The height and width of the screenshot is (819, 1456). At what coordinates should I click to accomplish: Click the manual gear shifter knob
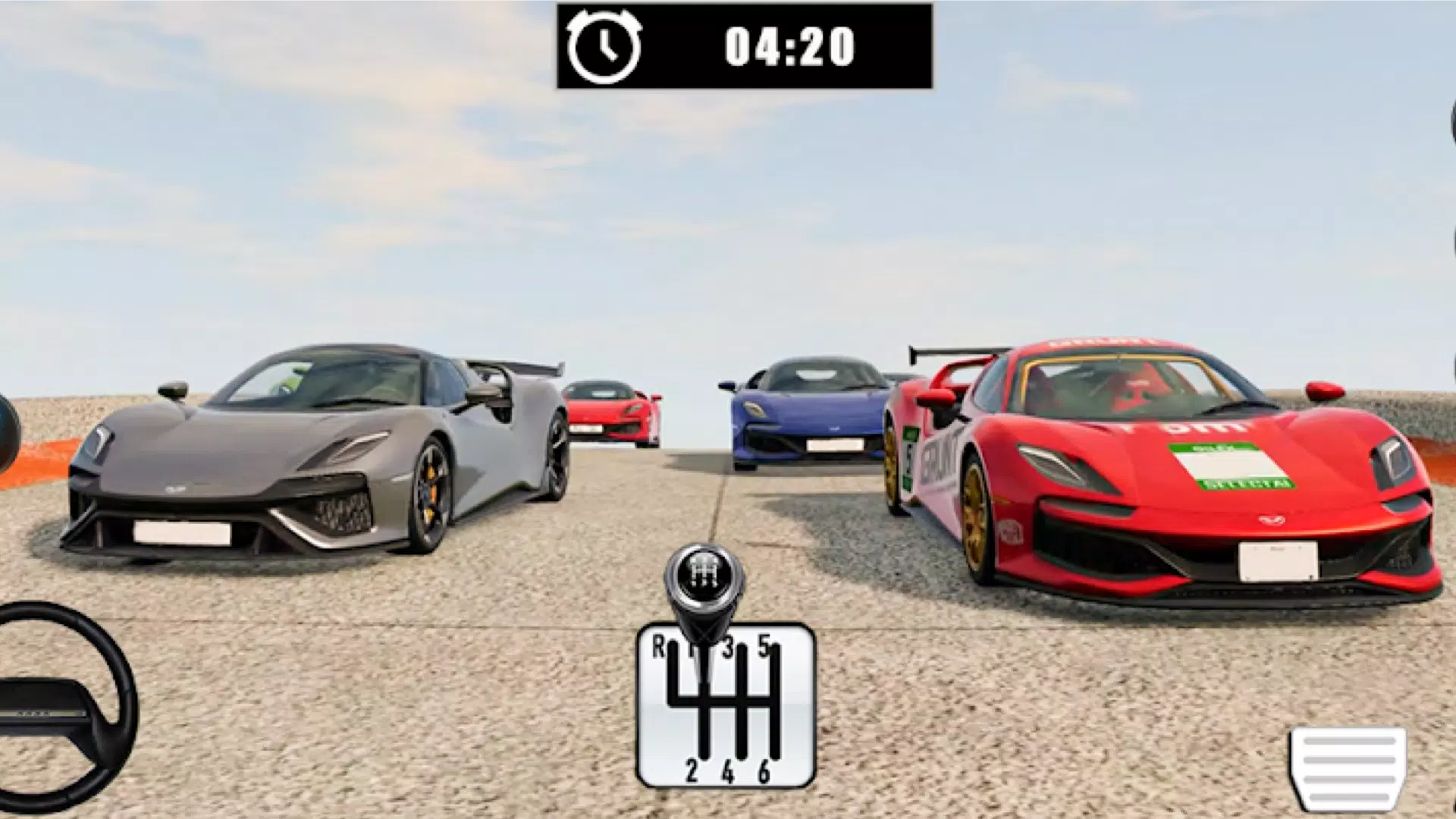(x=704, y=582)
